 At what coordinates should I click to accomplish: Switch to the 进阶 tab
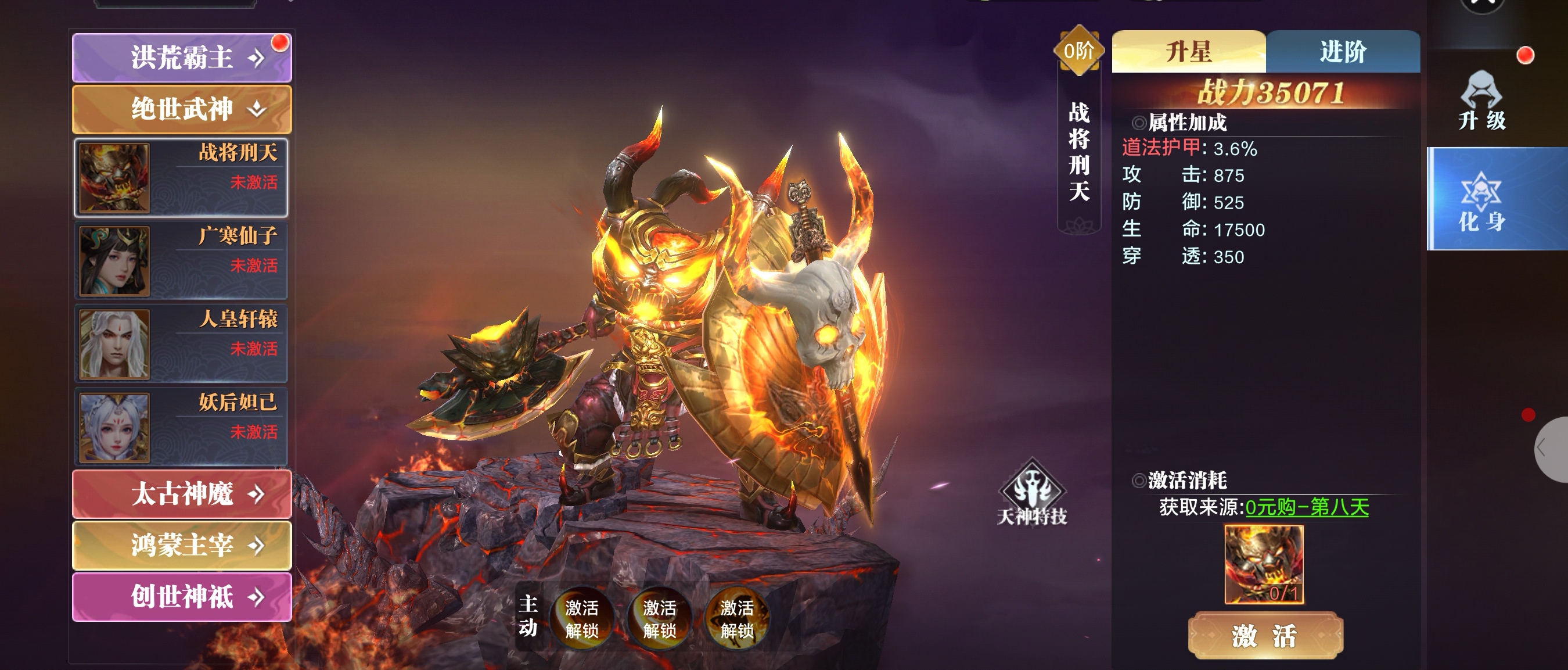click(x=1343, y=52)
